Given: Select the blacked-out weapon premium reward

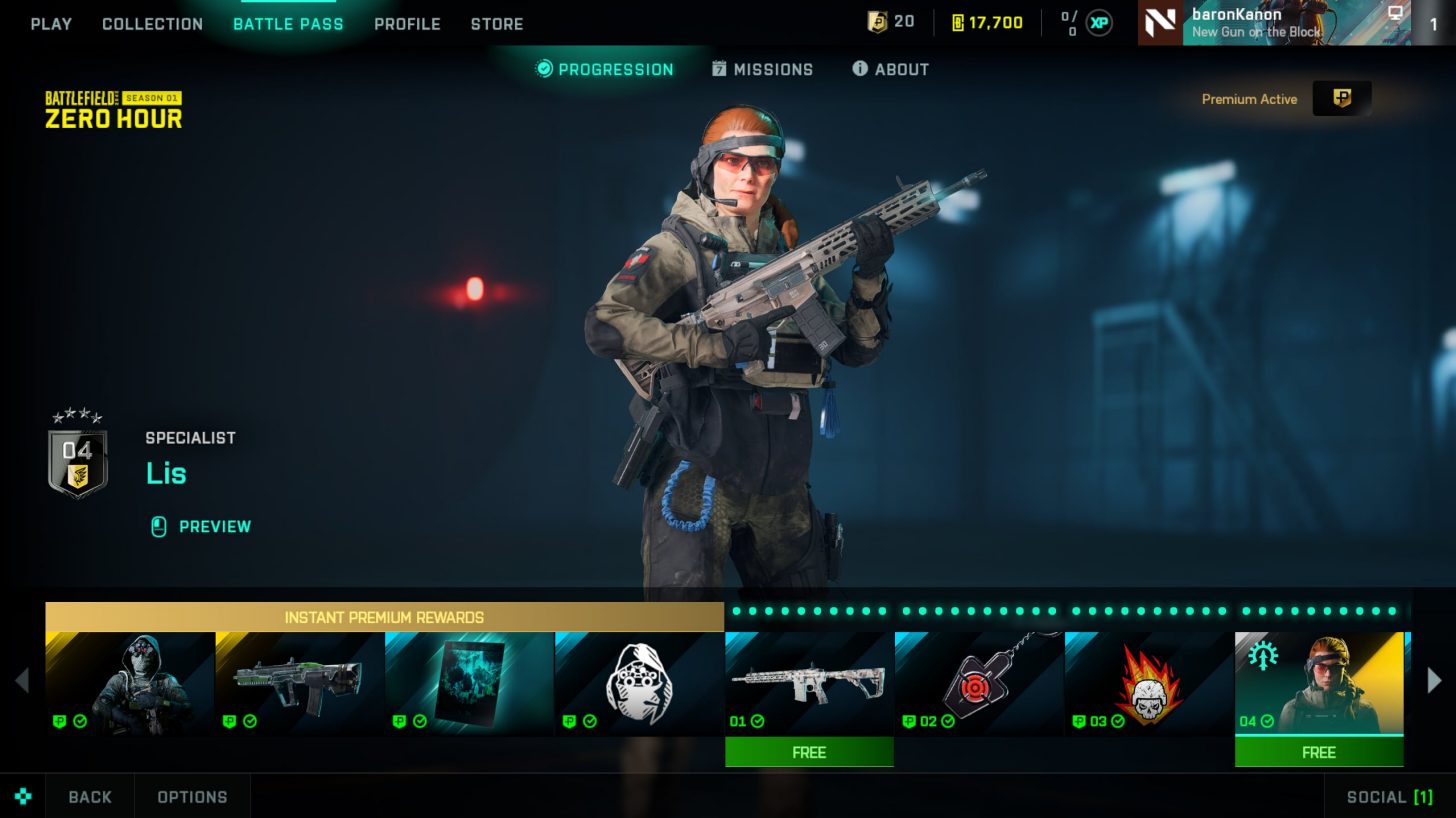Looking at the screenshot, I should coord(300,683).
